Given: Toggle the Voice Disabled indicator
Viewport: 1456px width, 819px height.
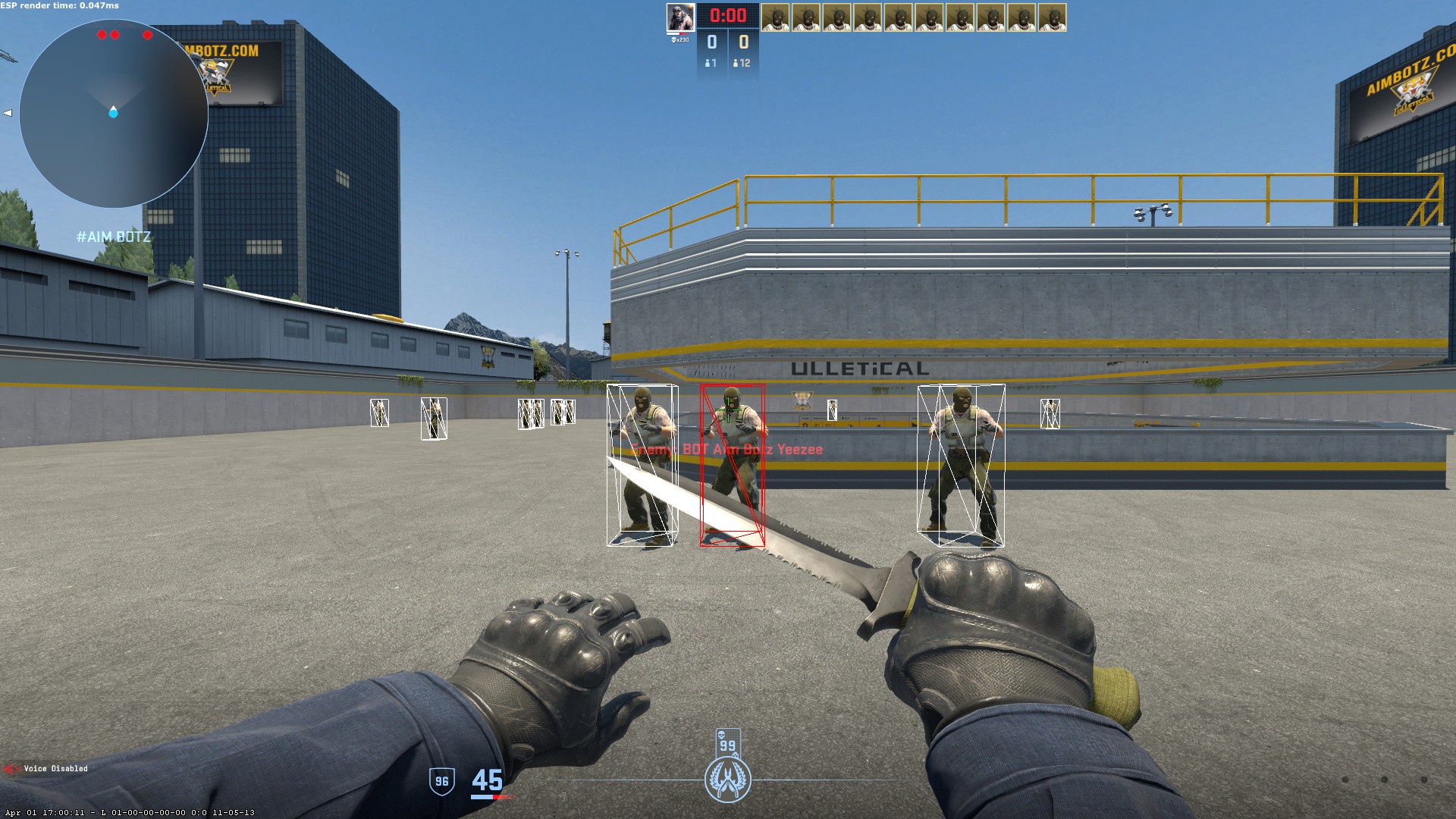Looking at the screenshot, I should tap(55, 768).
